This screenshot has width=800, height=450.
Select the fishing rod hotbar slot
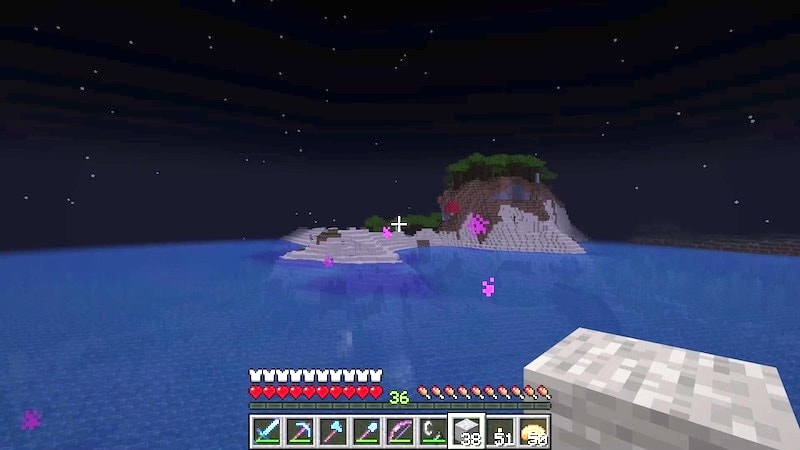click(434, 431)
